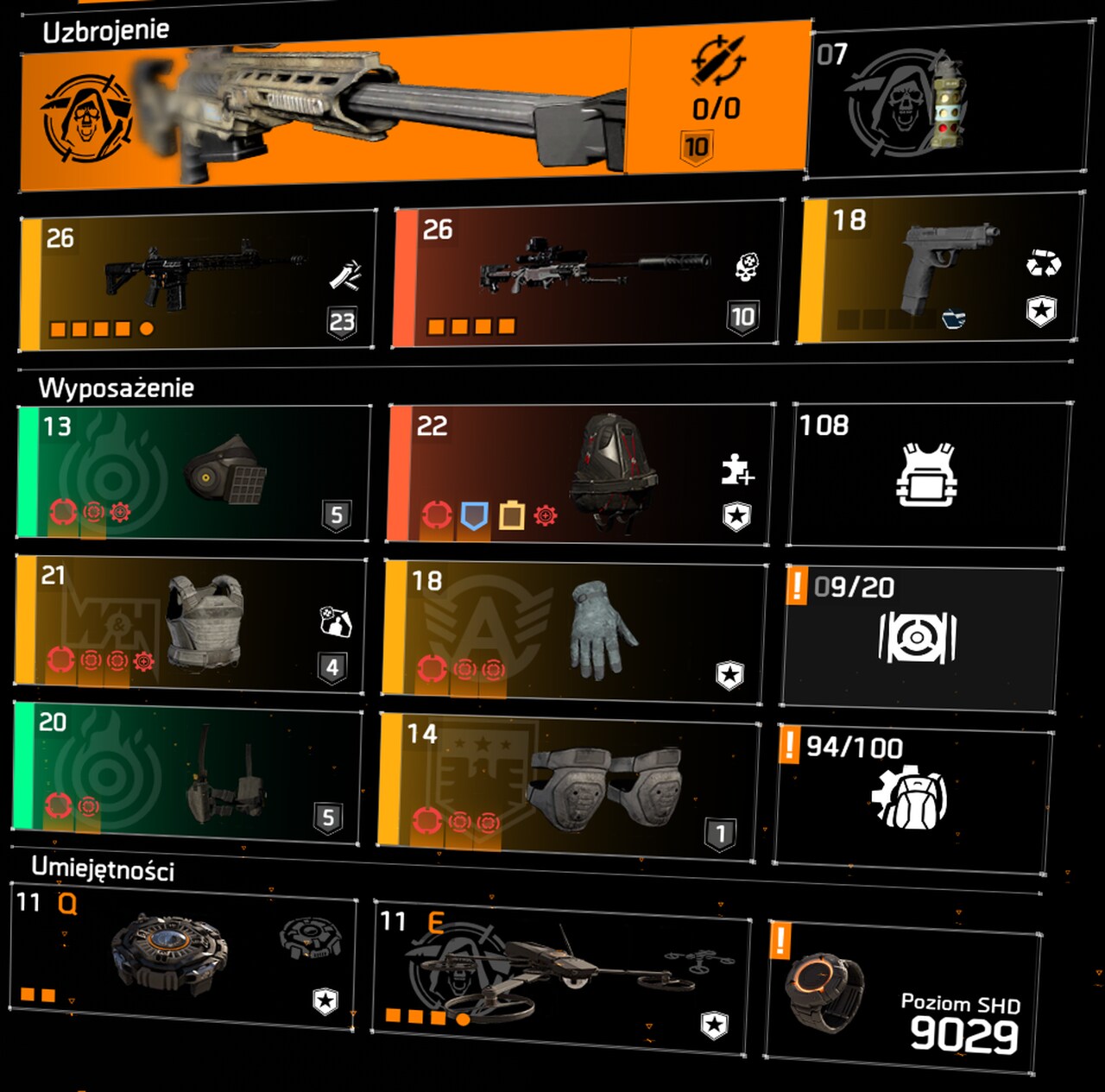Select the red exotic backpack slot
This screenshot has width=1105, height=1092.
(578, 475)
